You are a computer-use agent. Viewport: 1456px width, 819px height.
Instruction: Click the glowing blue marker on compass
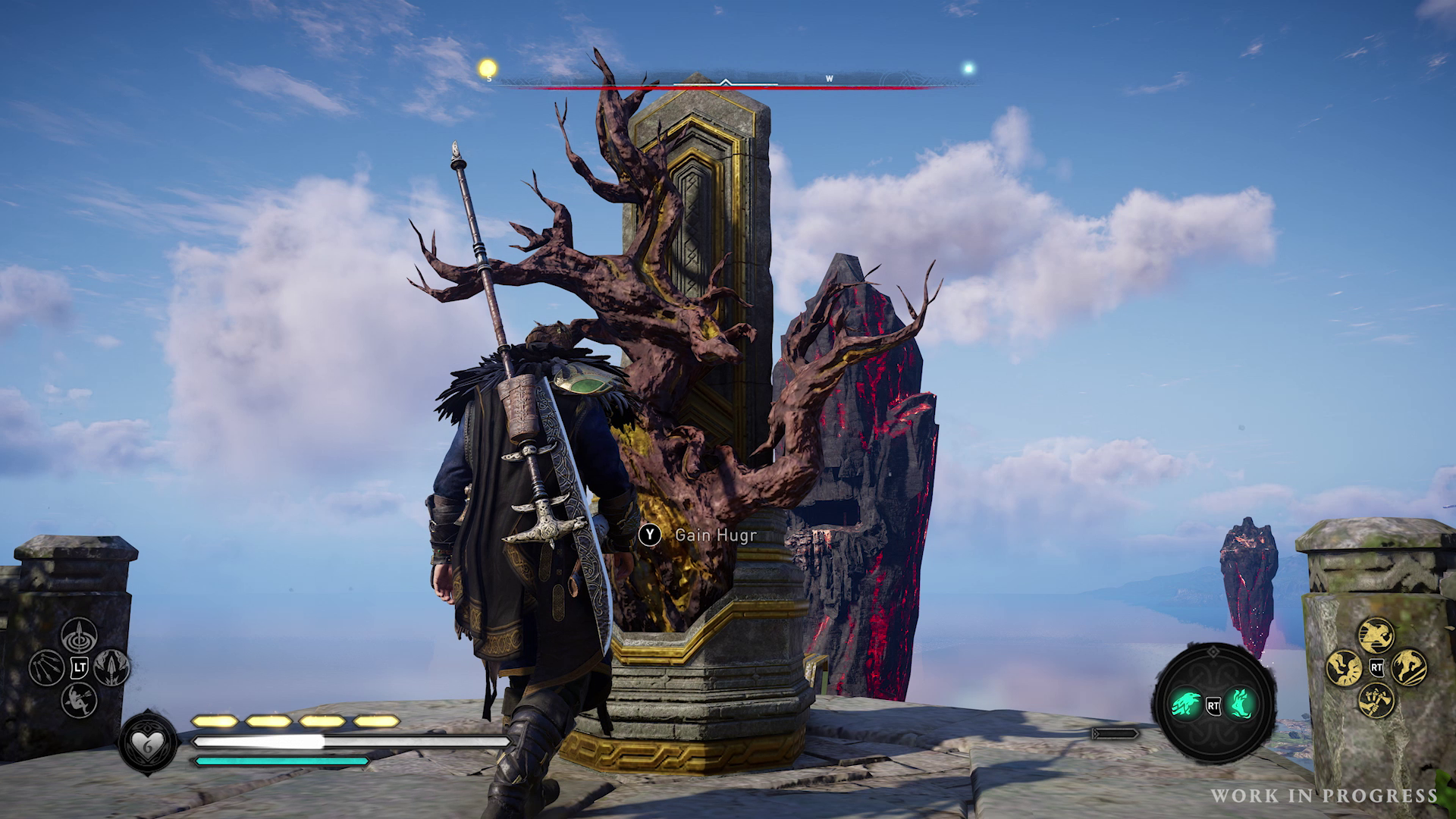tap(968, 68)
